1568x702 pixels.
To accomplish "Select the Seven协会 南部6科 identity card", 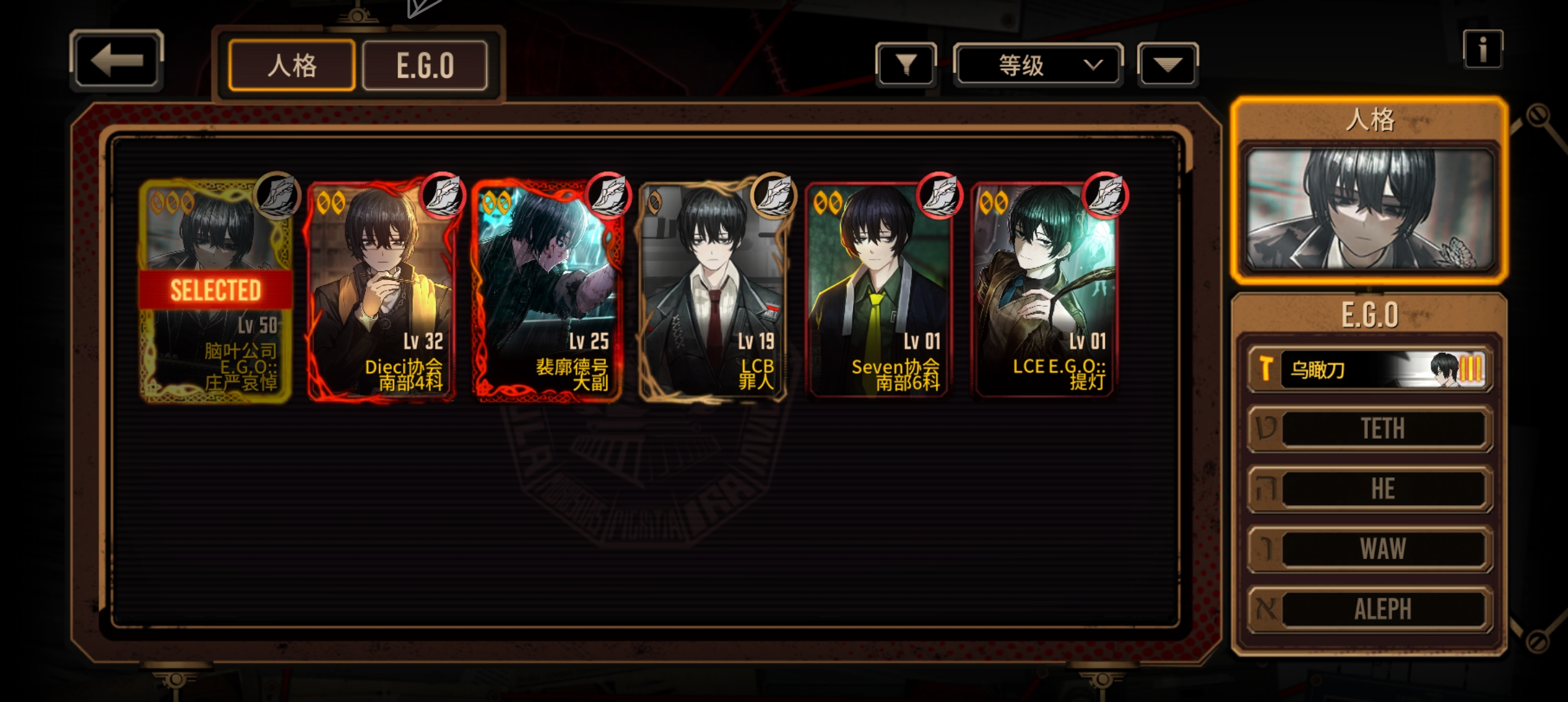I will pos(879,291).
